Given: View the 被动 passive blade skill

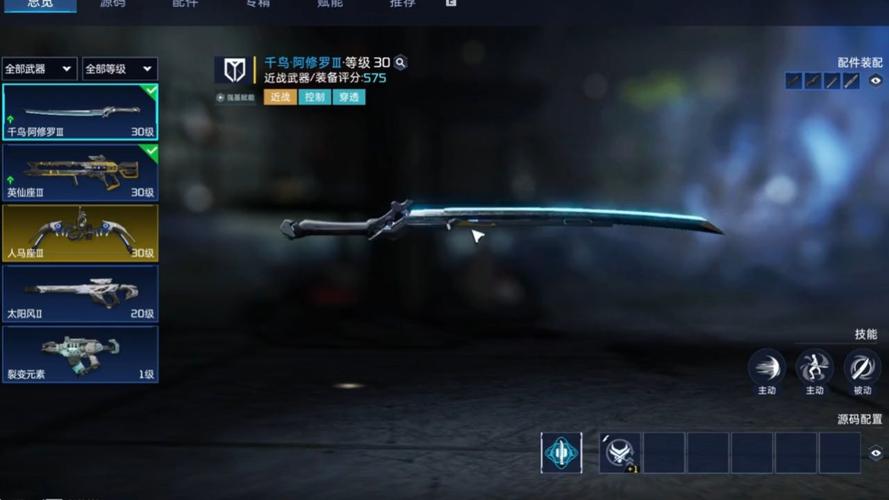Looking at the screenshot, I should coord(862,366).
